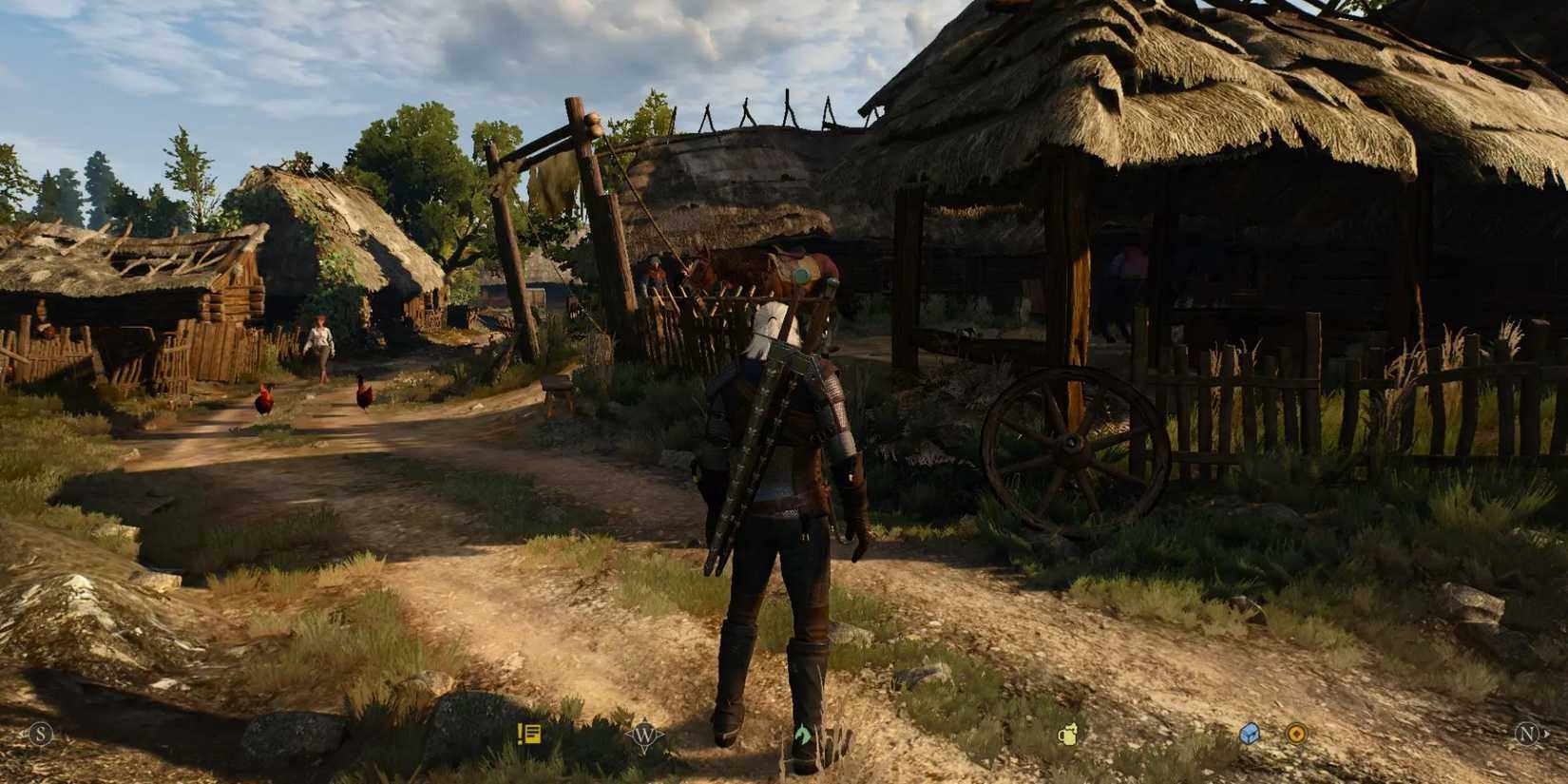Open the blue chest loot icon
This screenshot has height=784, width=1568.
1248,733
